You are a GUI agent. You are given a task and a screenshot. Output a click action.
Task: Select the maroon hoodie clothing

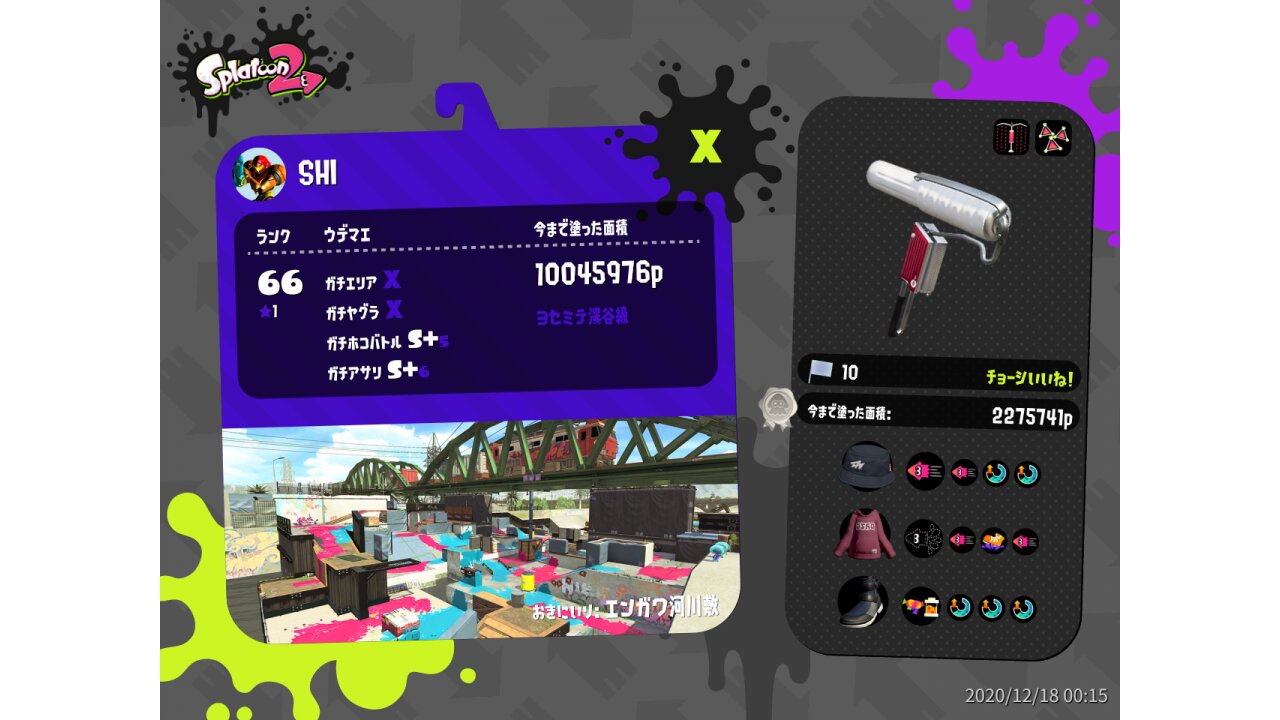pyautogui.click(x=862, y=537)
